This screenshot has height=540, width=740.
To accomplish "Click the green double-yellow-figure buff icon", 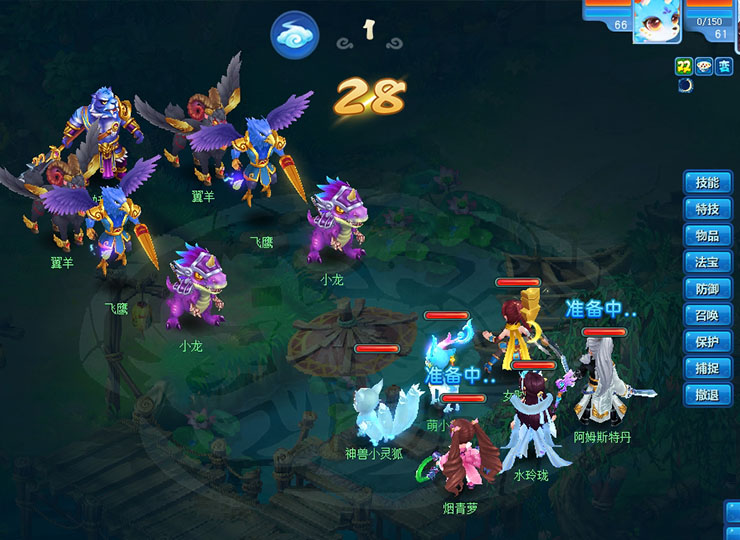I will coord(684,65).
